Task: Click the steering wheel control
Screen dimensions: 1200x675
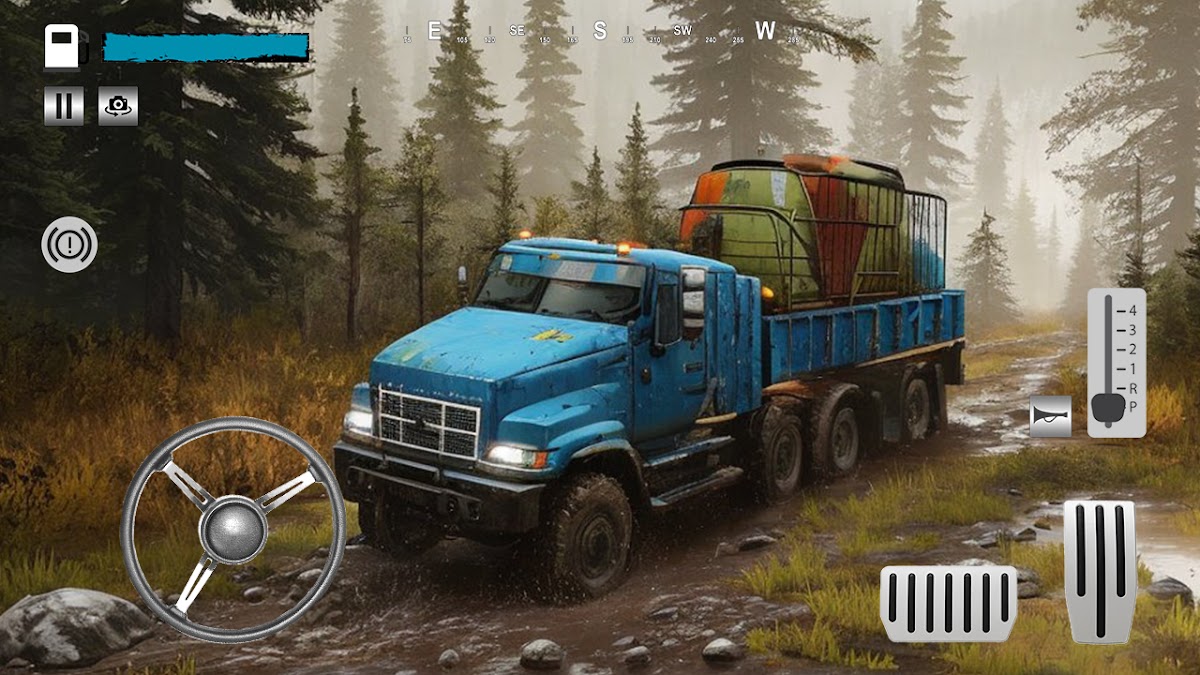Action: coord(233,530)
